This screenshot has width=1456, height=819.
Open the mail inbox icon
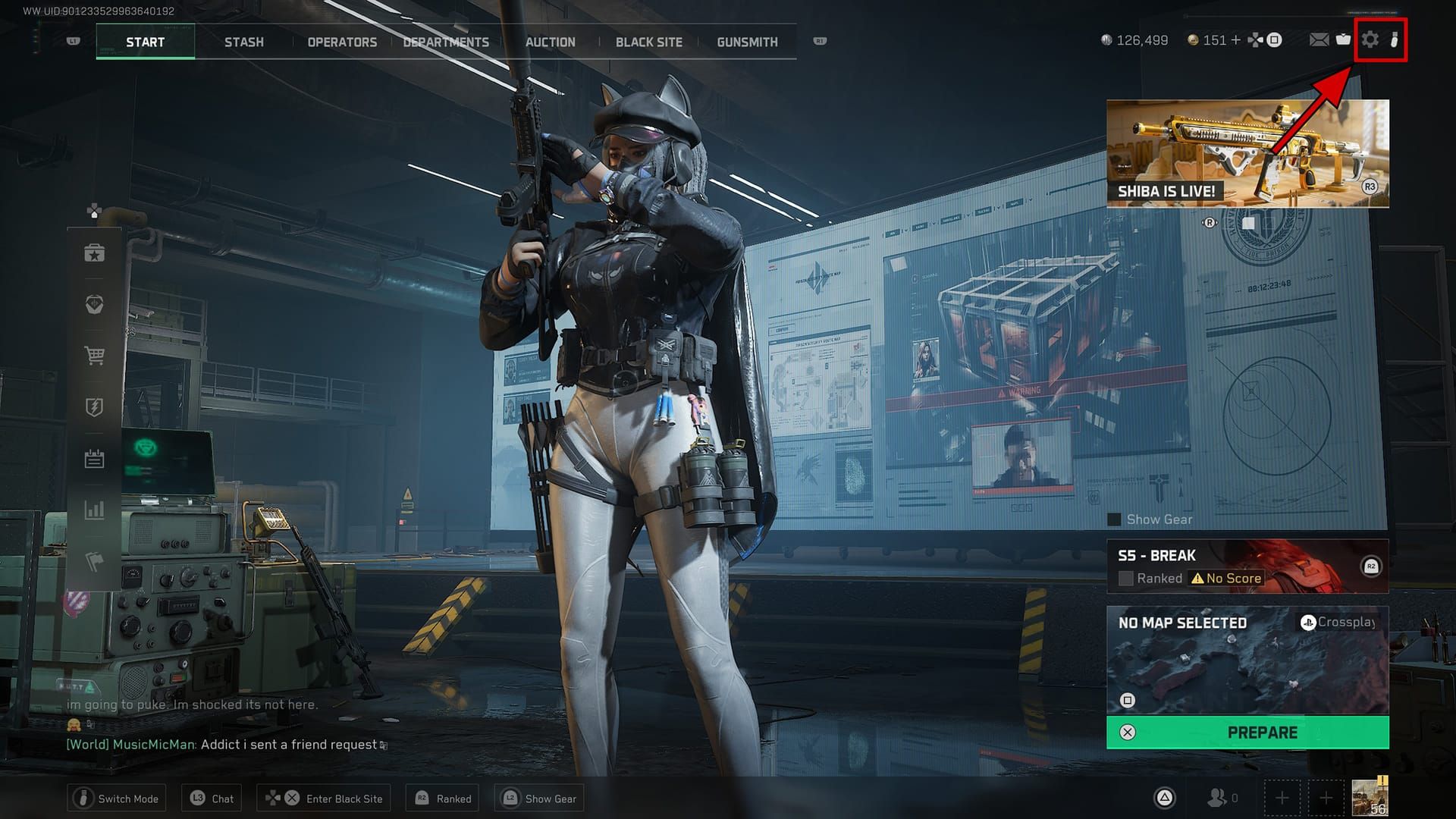click(1319, 40)
